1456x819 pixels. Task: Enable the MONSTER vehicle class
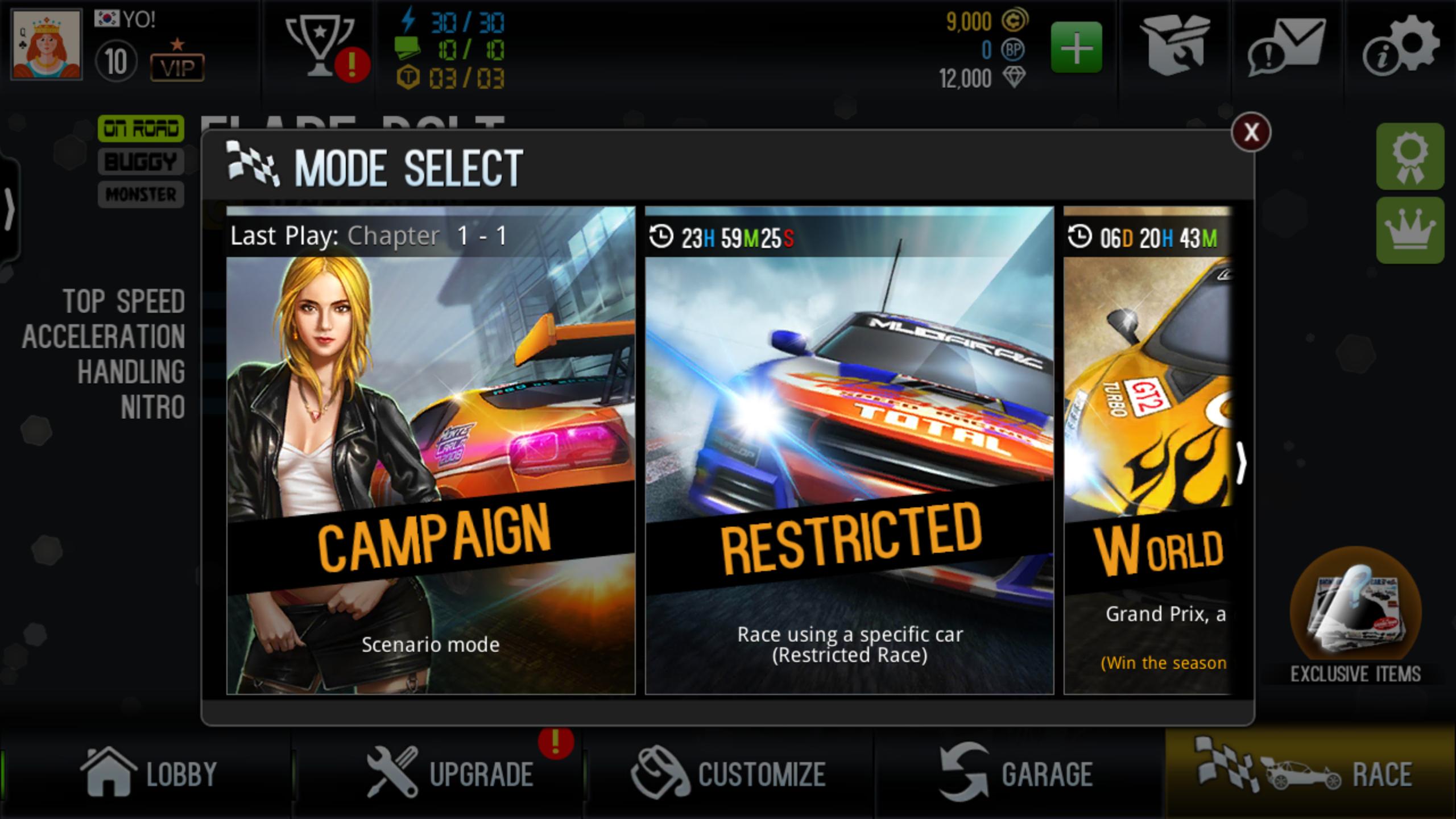tap(140, 195)
